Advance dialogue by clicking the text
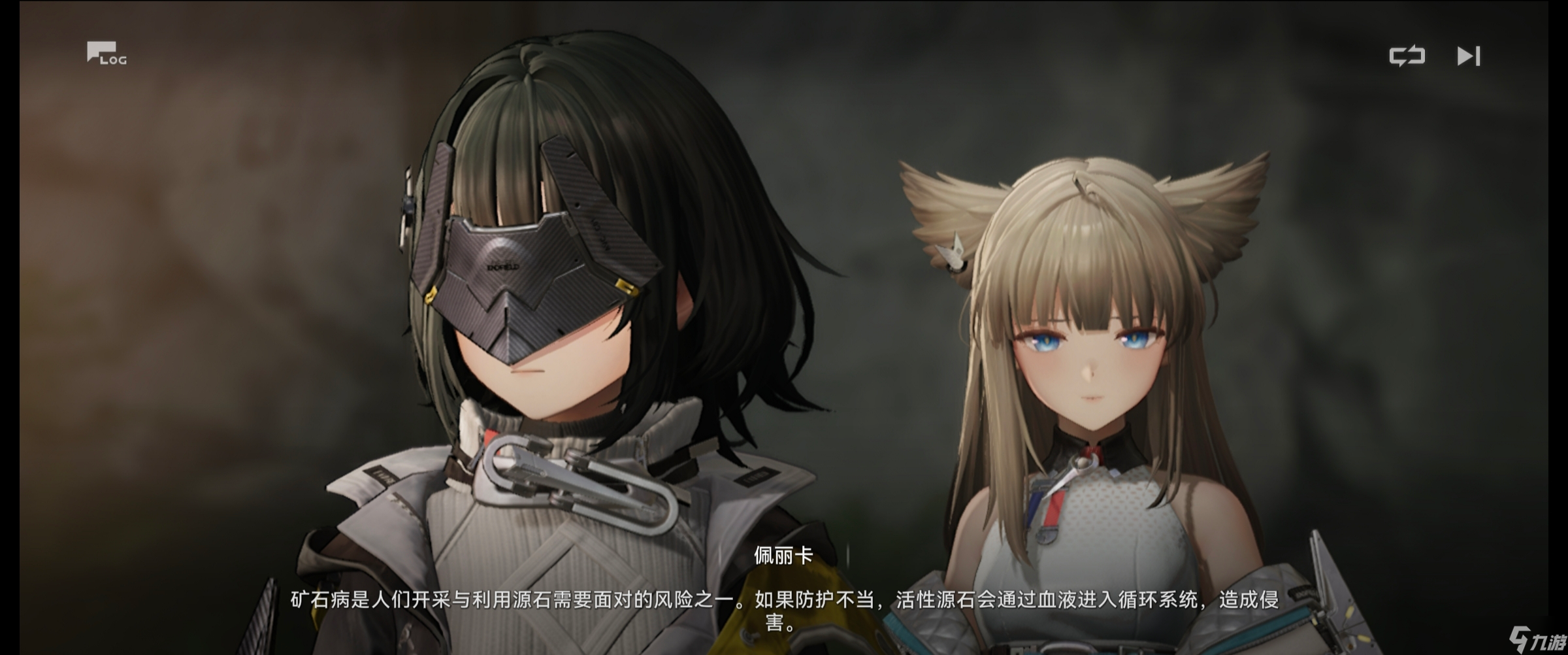Screen dimensions: 1568x655 click(784, 610)
